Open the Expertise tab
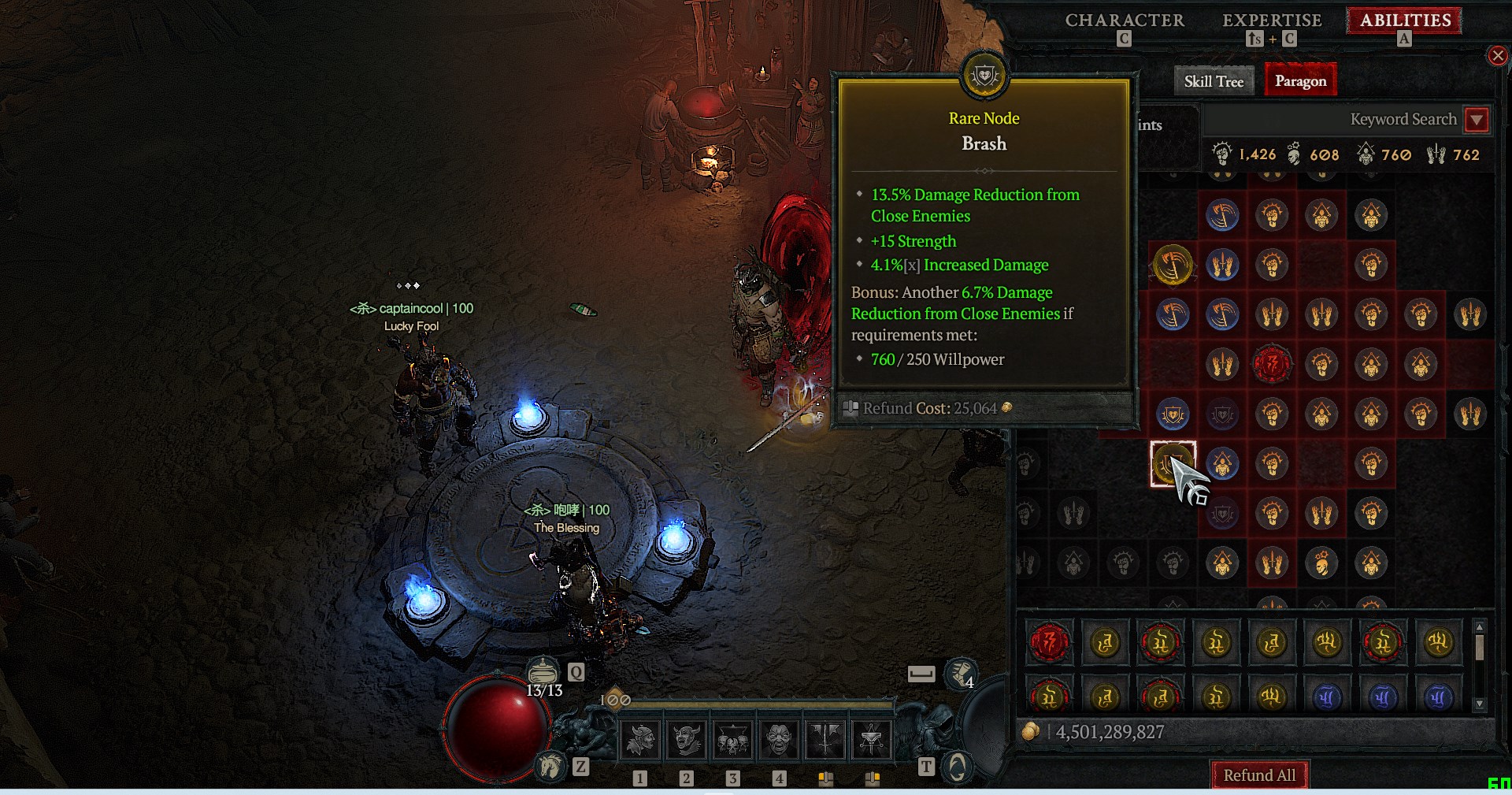This screenshot has height=795, width=1512. tap(1271, 20)
